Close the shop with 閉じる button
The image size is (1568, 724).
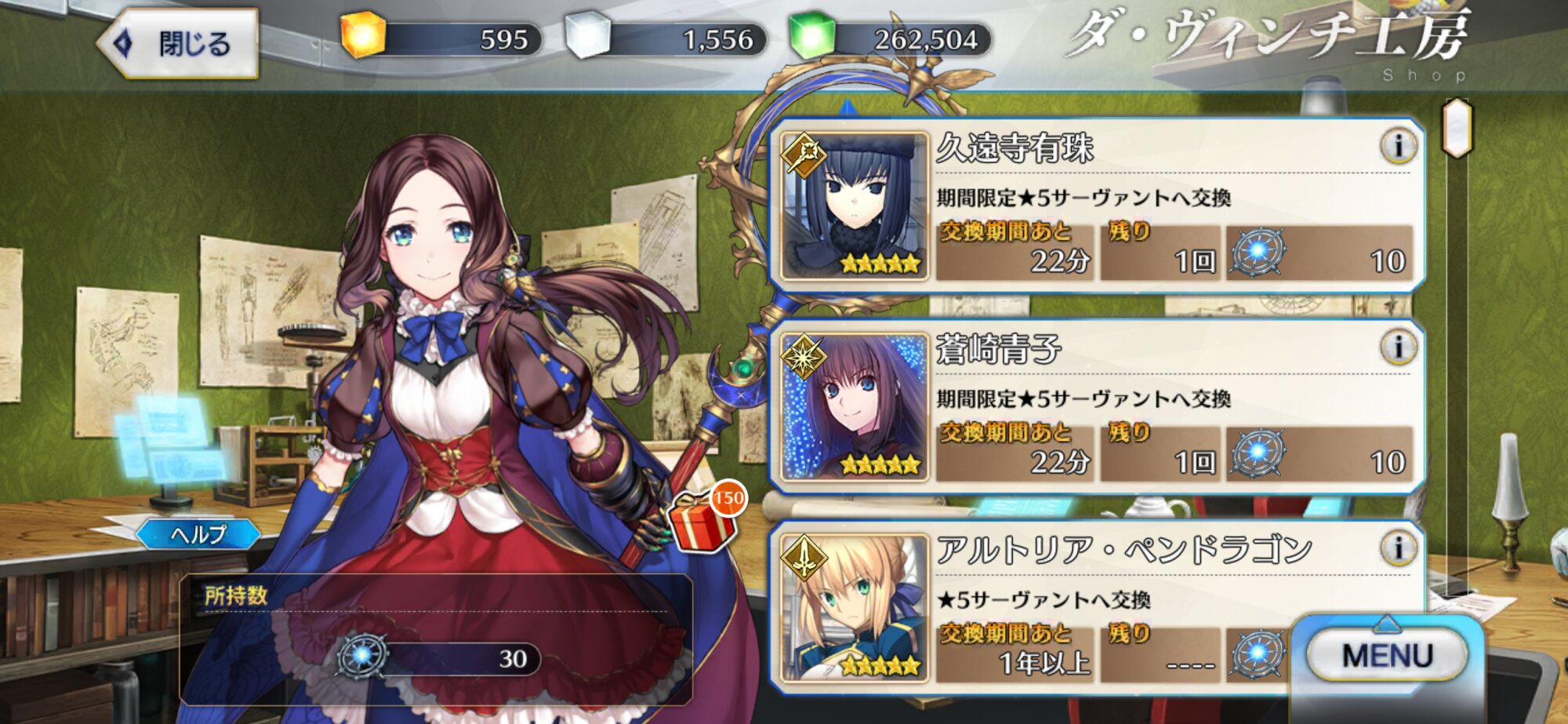pyautogui.click(x=180, y=43)
